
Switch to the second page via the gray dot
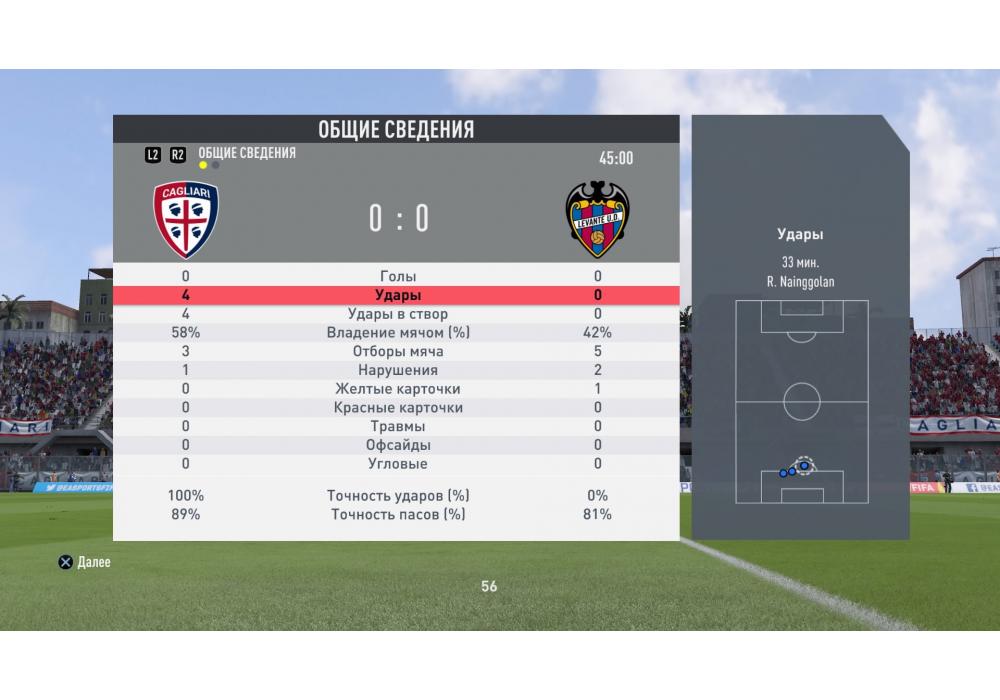click(x=216, y=165)
